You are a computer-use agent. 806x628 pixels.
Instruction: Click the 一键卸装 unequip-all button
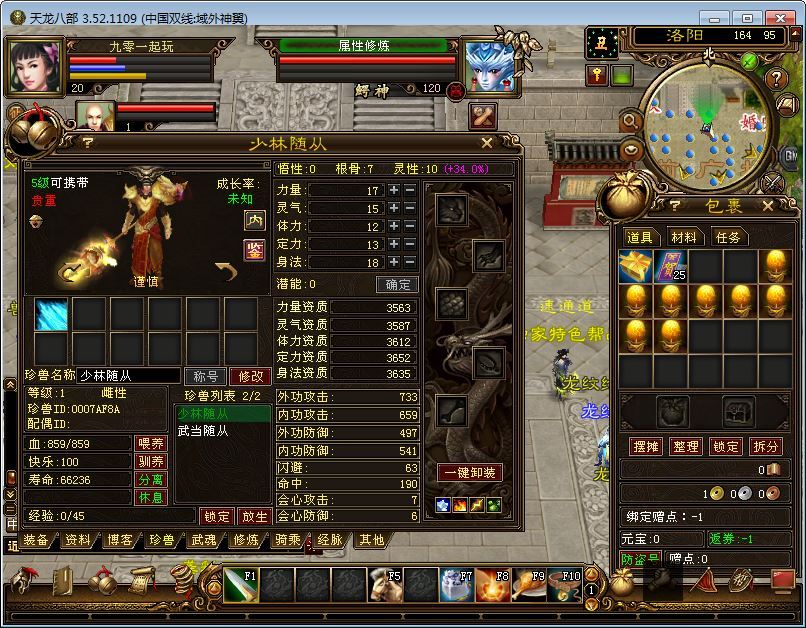[469, 472]
